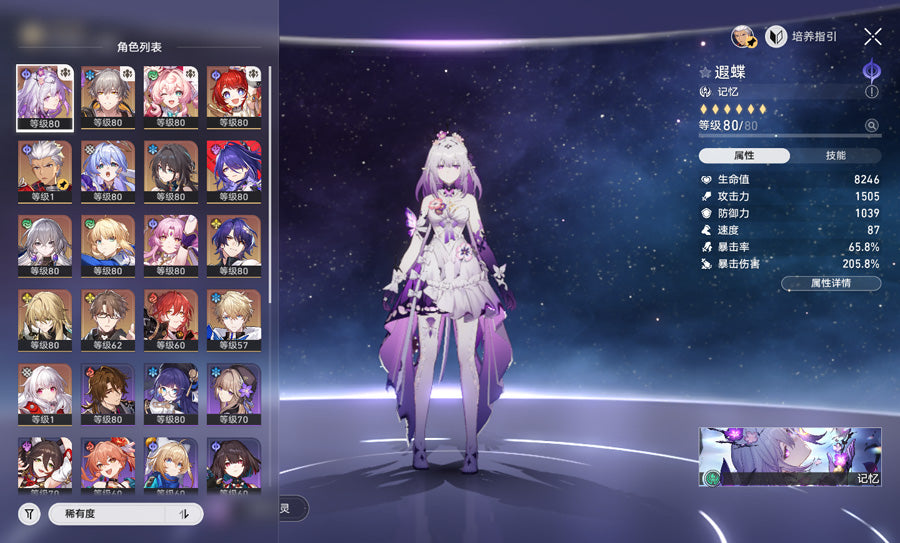This screenshot has height=543, width=900.
Task: Close the character screen with the X
Action: [872, 37]
